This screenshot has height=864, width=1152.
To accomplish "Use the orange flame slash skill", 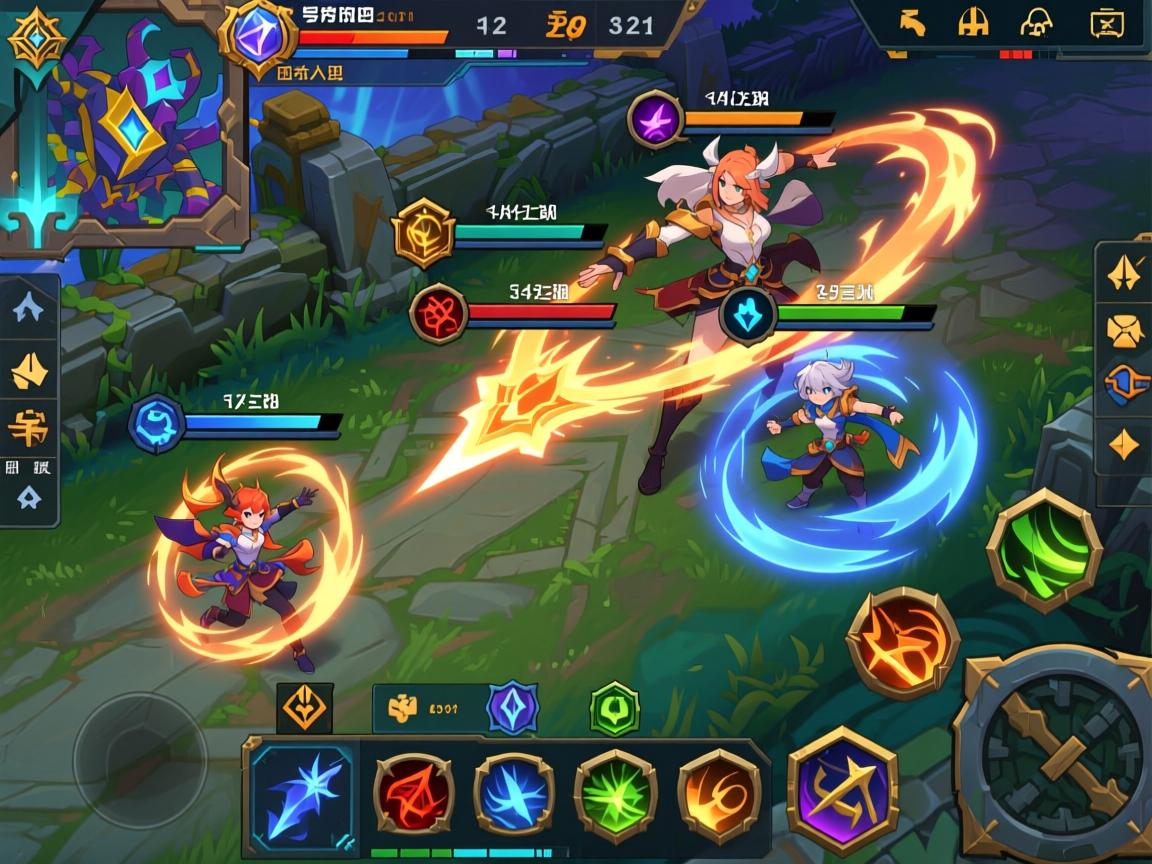I will (x=902, y=643).
